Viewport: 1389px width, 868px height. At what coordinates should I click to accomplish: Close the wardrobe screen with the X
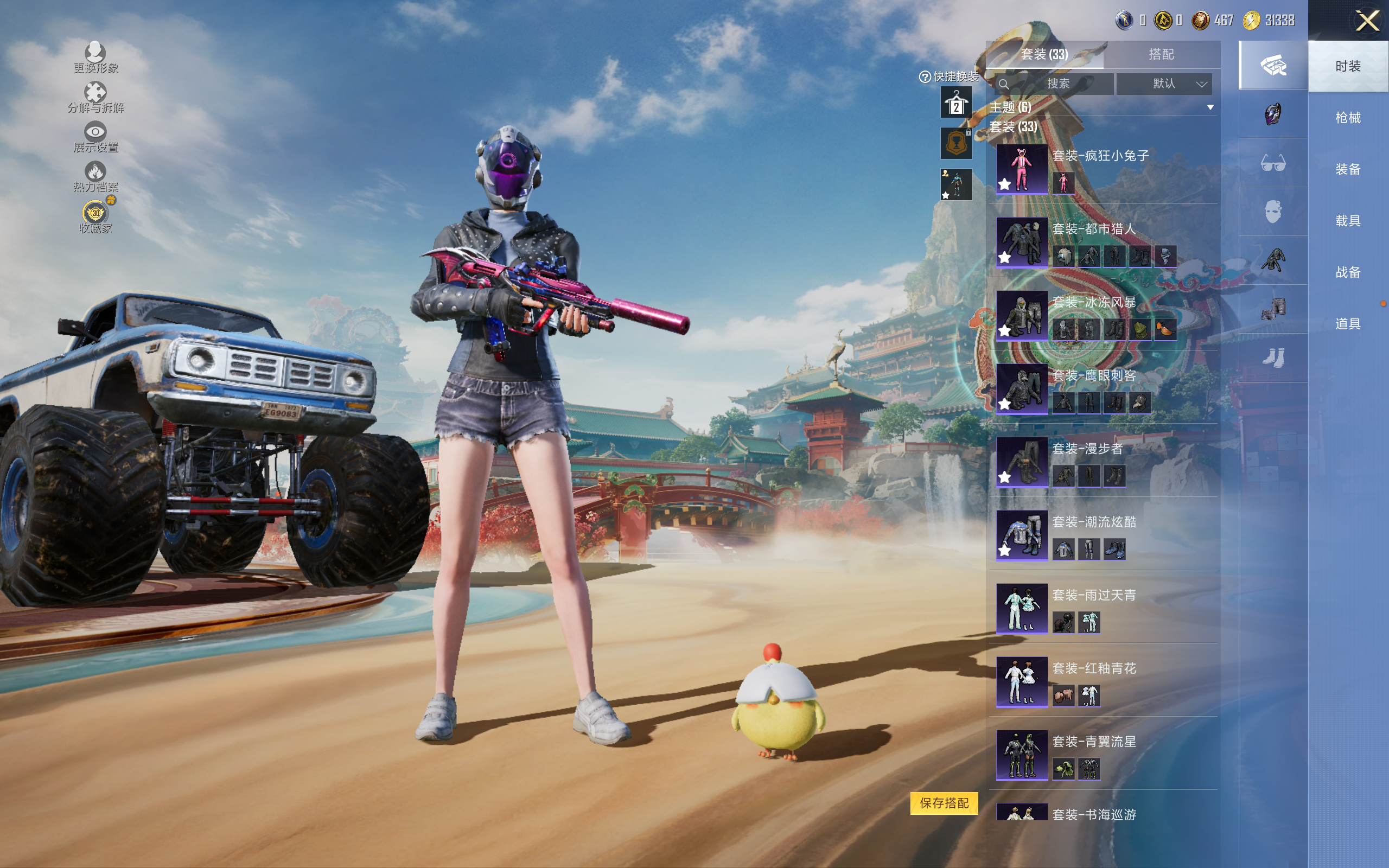[1367, 21]
